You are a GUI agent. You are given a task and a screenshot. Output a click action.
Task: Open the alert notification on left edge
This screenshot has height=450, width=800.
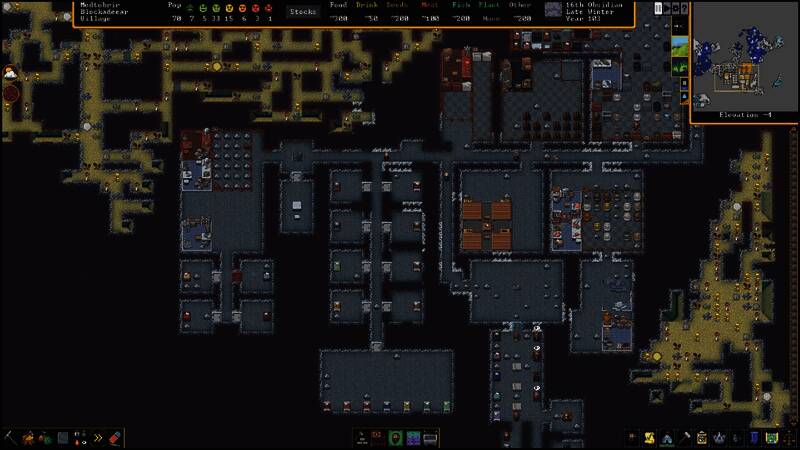point(9,72)
